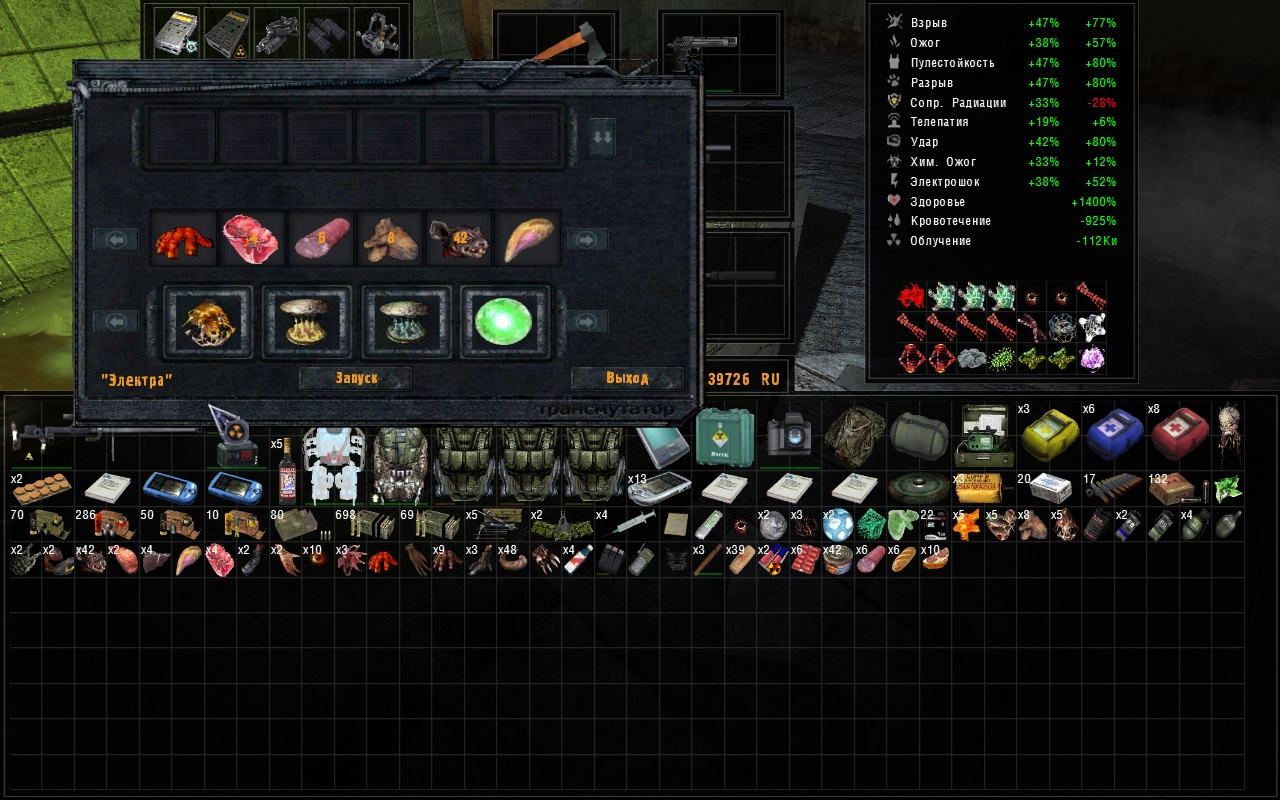Viewport: 1280px width, 800px height.
Task: Select the green glowing orb artifact slot
Action: pos(505,321)
